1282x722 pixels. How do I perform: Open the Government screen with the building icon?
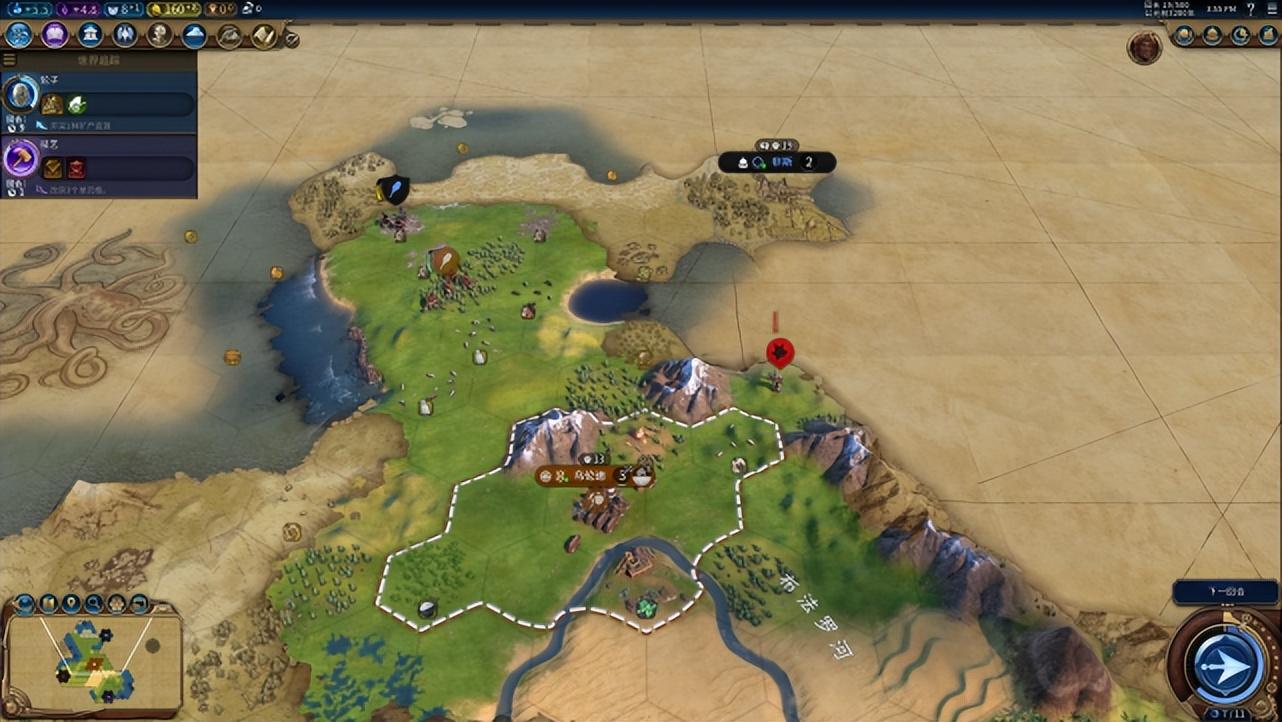point(90,35)
